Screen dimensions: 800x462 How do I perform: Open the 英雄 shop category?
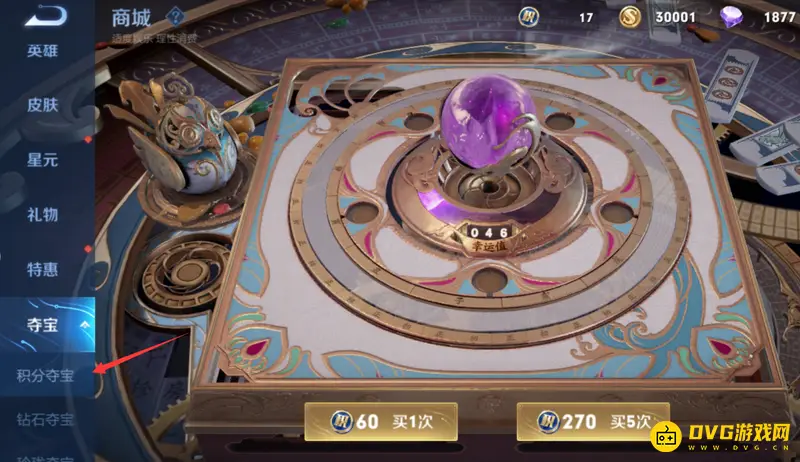pos(43,51)
